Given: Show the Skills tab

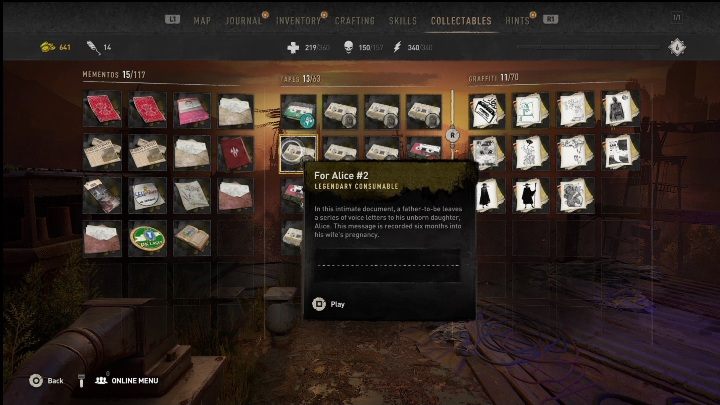Looking at the screenshot, I should pyautogui.click(x=403, y=20).
